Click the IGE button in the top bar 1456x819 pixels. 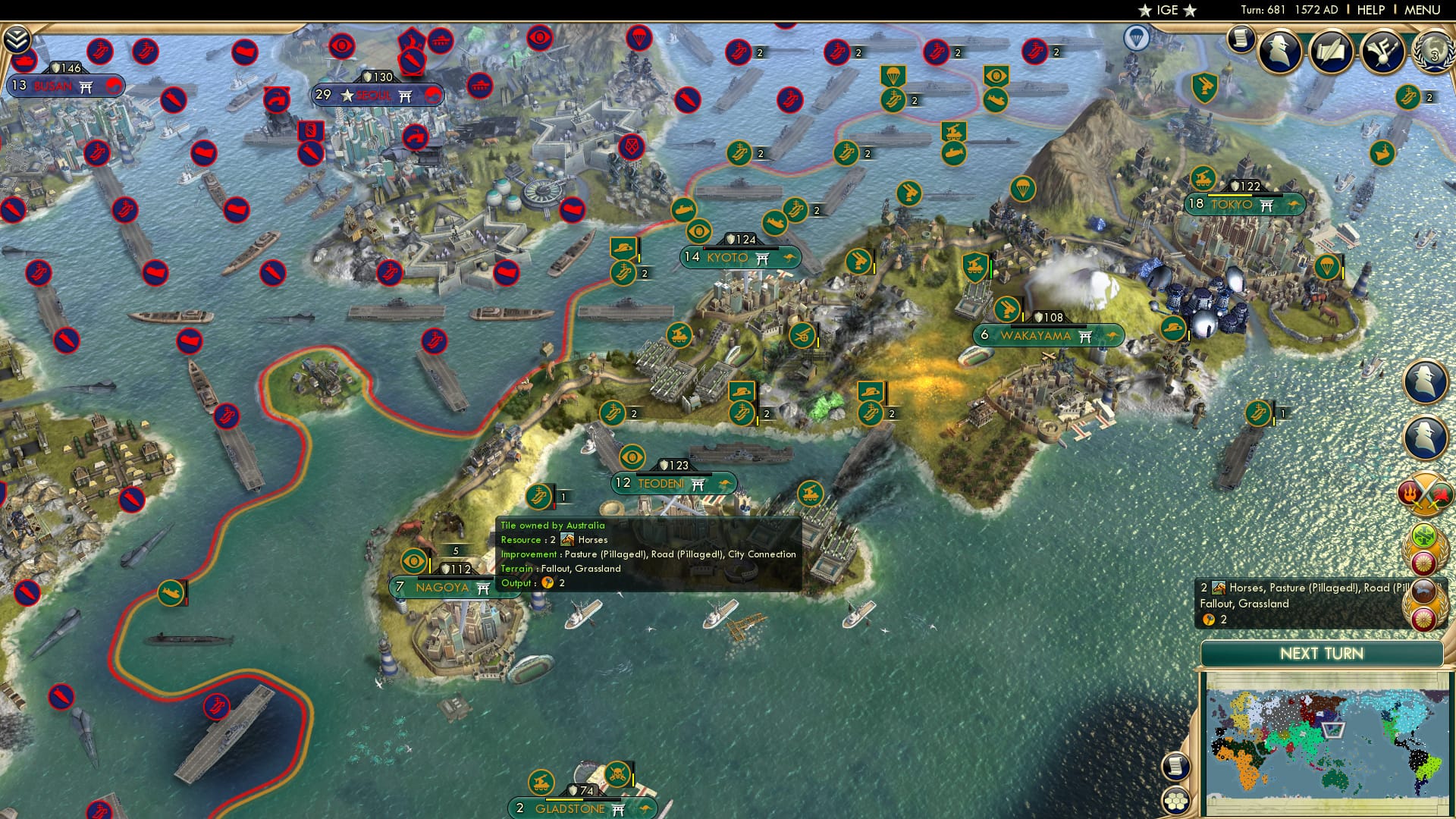(1168, 11)
